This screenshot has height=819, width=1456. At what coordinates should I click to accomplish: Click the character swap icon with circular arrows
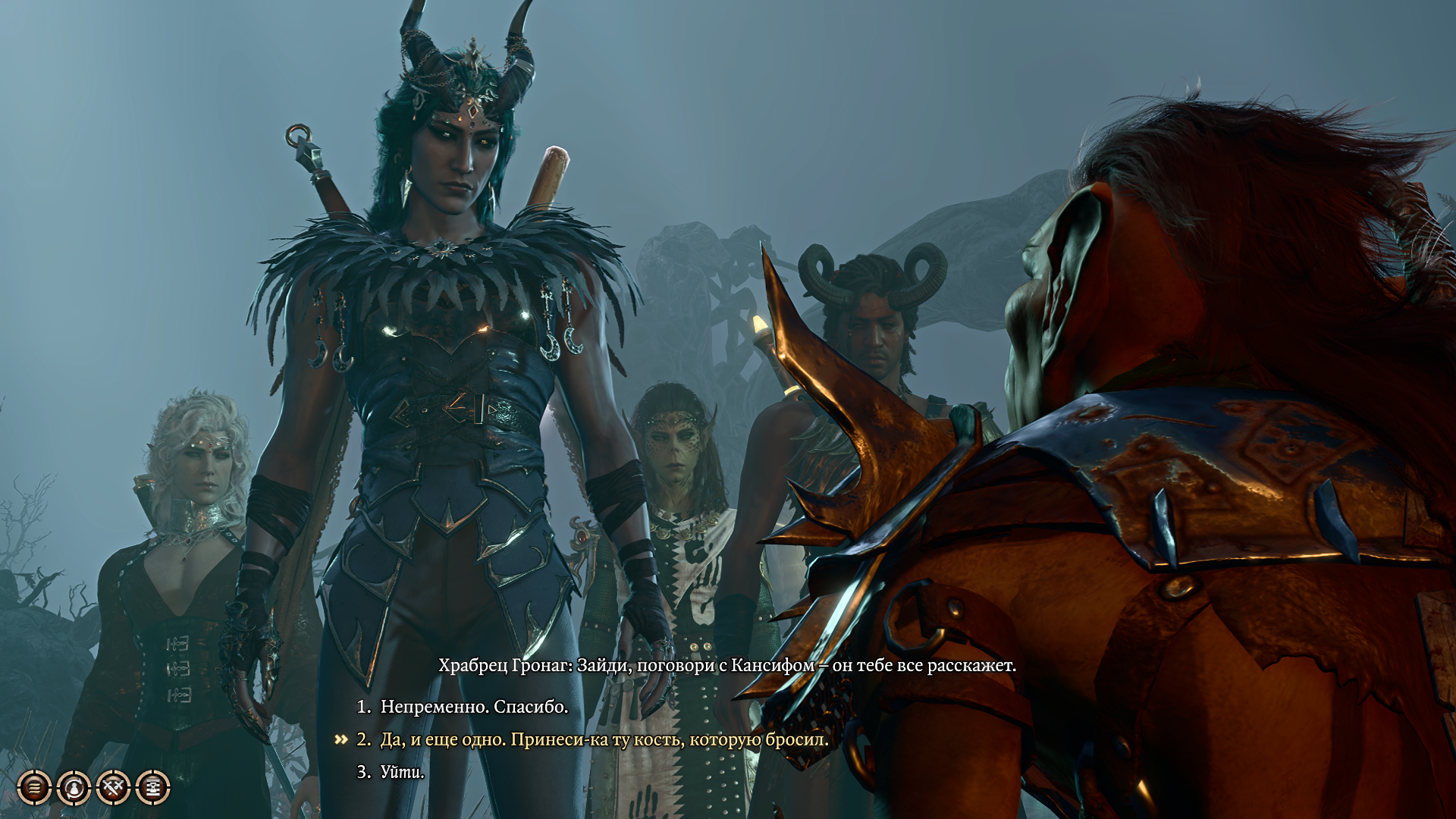(x=74, y=788)
